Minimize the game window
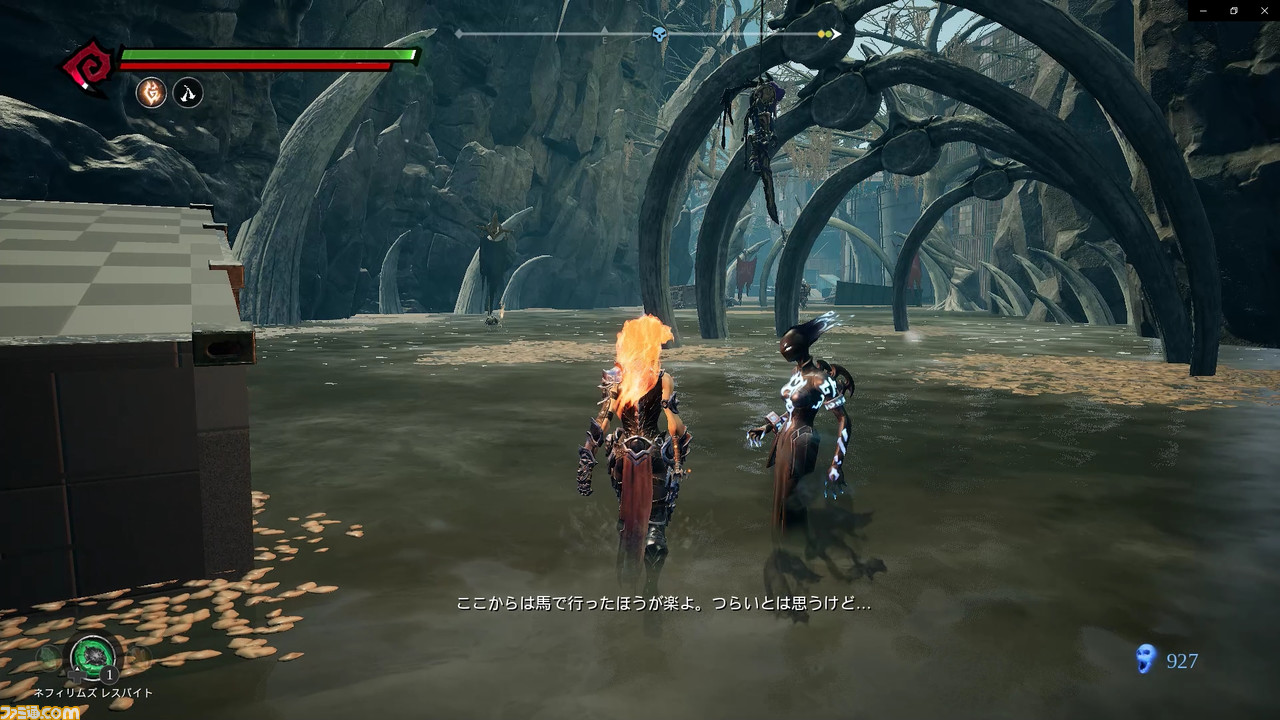 [1207, 10]
